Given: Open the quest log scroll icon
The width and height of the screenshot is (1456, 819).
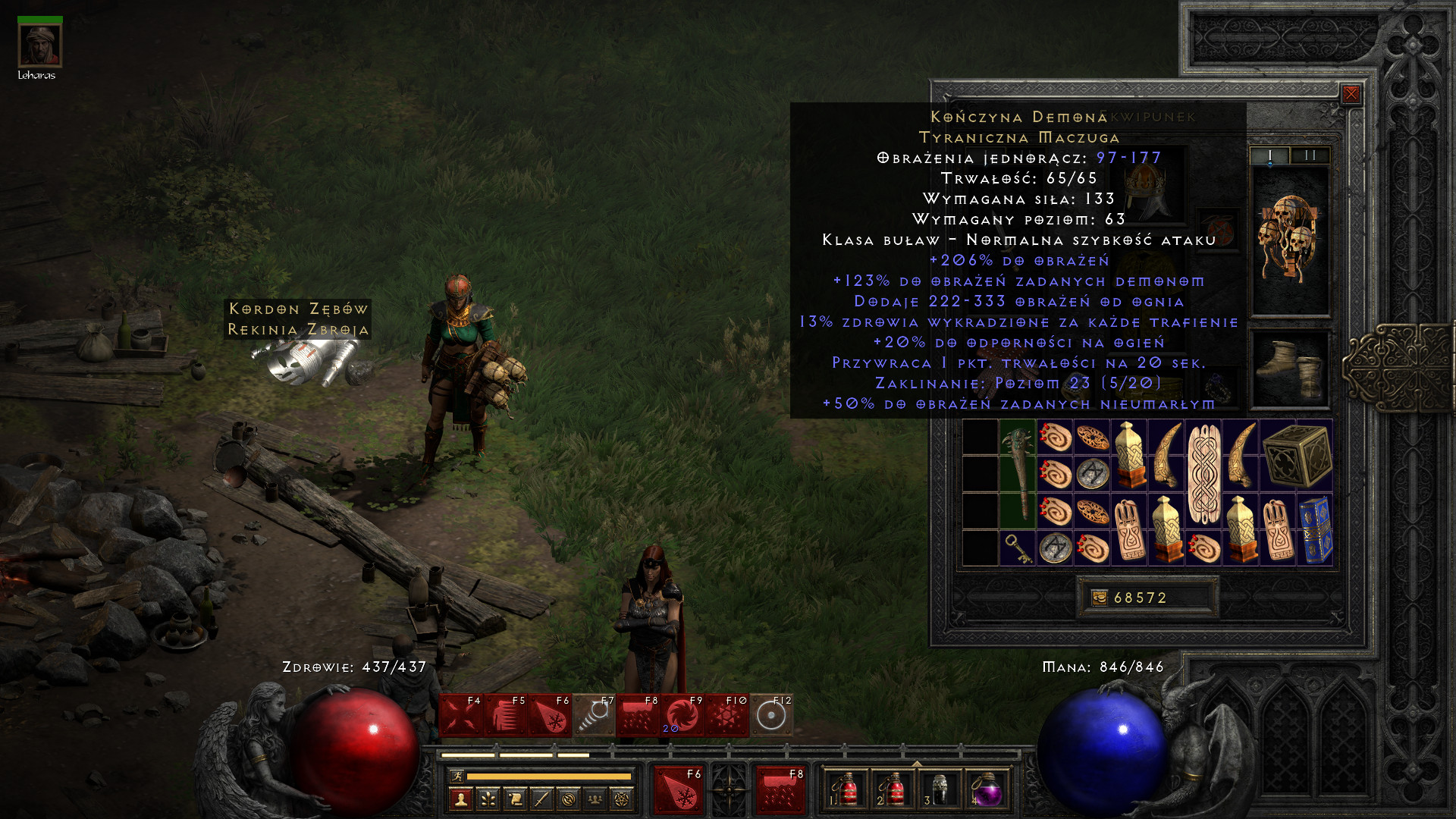Looking at the screenshot, I should point(515,799).
